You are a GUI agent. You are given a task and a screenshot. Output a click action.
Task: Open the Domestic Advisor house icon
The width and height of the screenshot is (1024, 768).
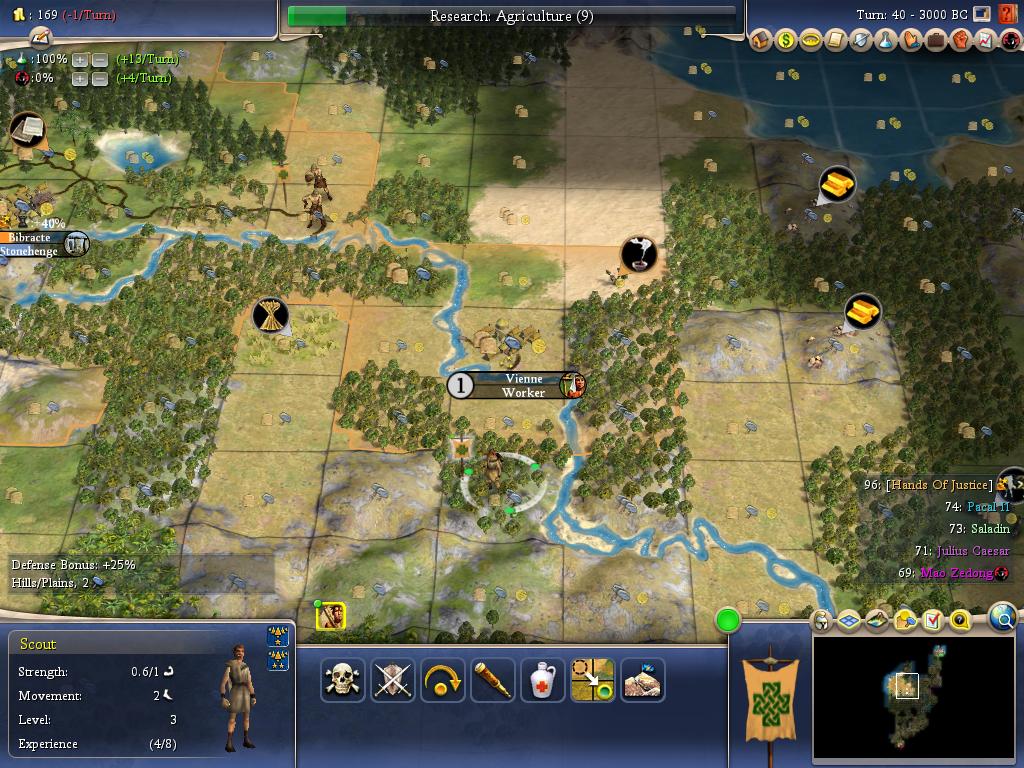(x=761, y=41)
